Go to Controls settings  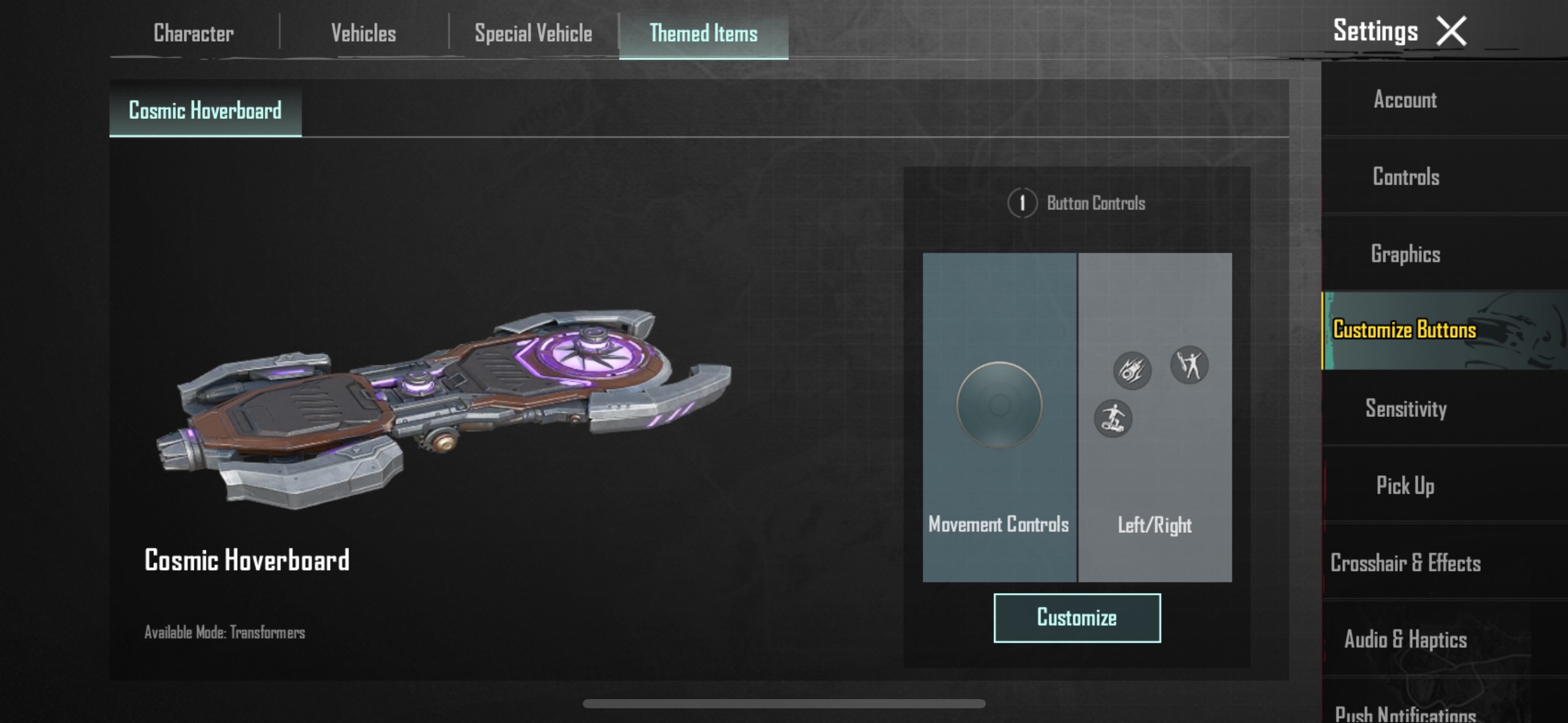pyautogui.click(x=1405, y=177)
